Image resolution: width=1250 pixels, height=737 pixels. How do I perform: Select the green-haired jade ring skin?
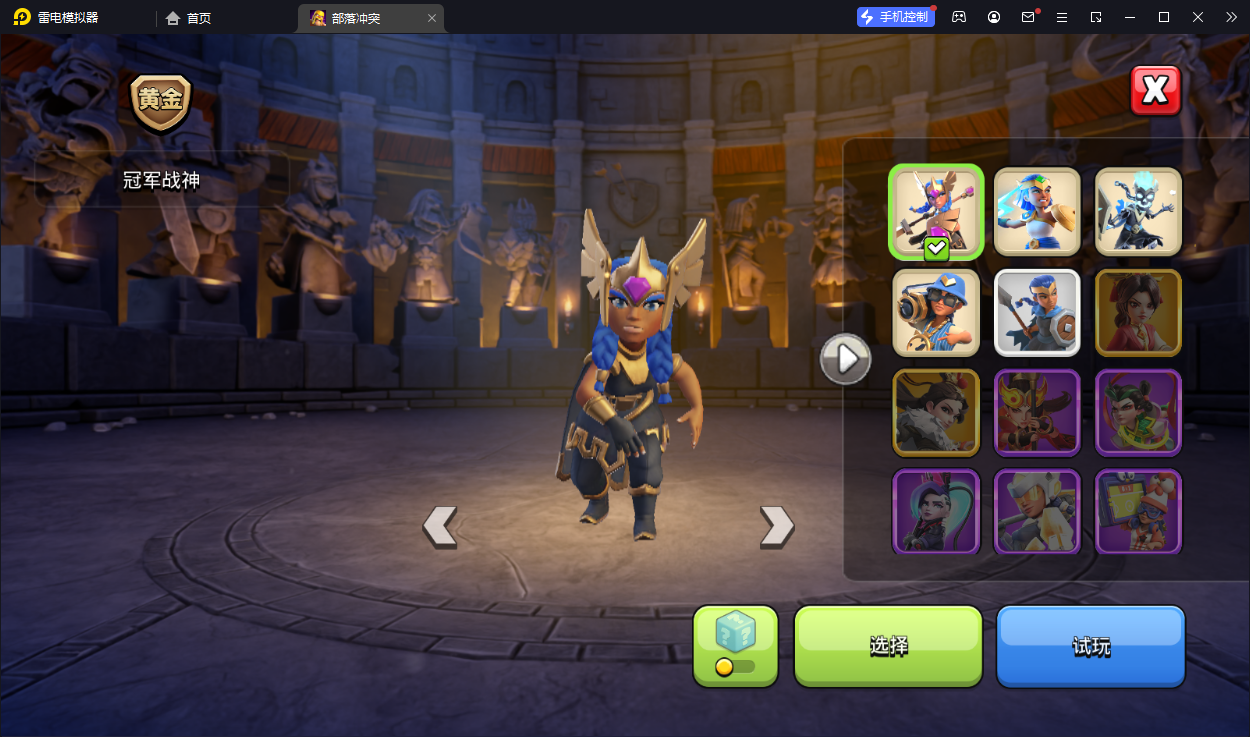pos(1138,412)
